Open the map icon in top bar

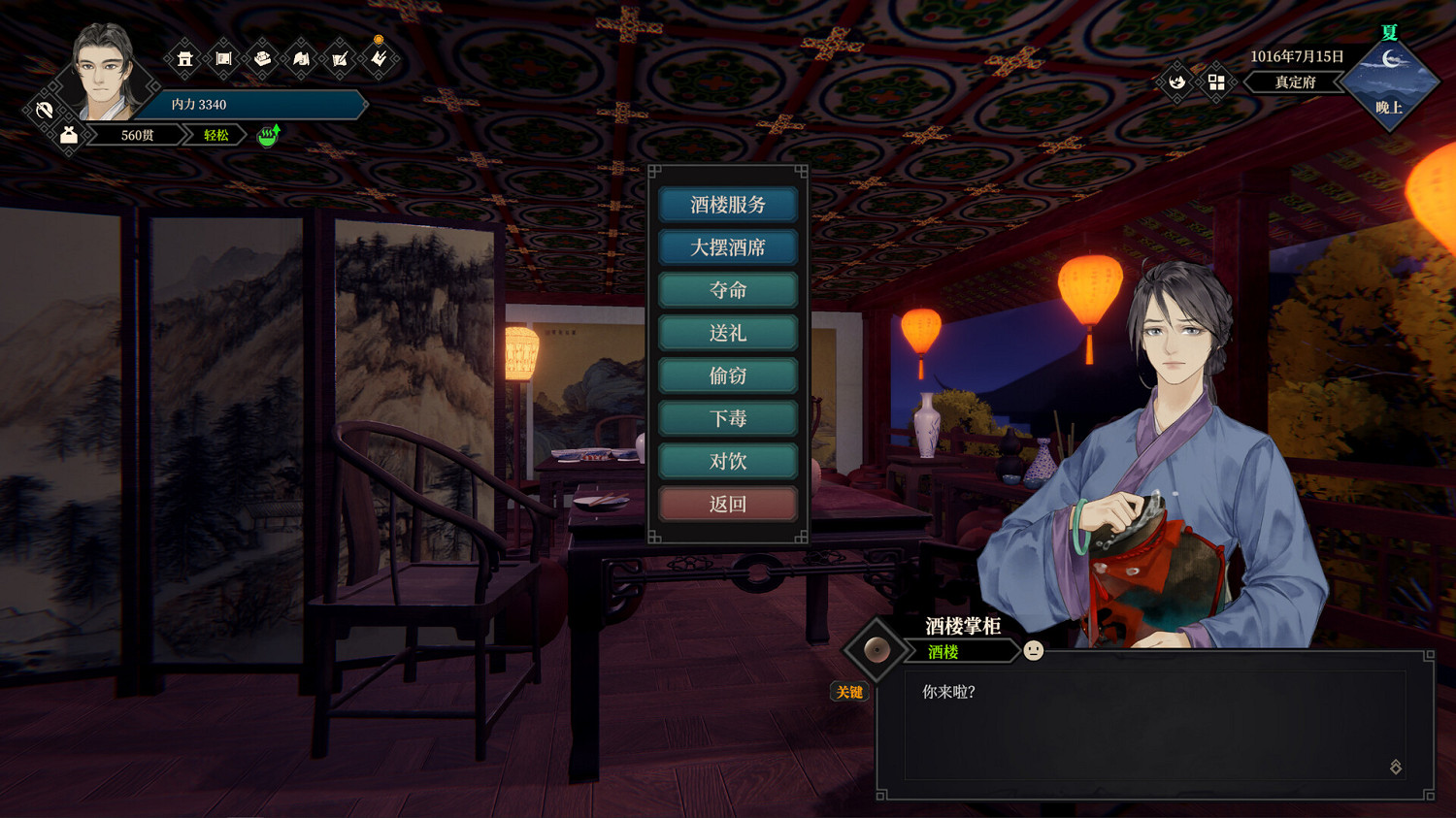click(x=301, y=59)
